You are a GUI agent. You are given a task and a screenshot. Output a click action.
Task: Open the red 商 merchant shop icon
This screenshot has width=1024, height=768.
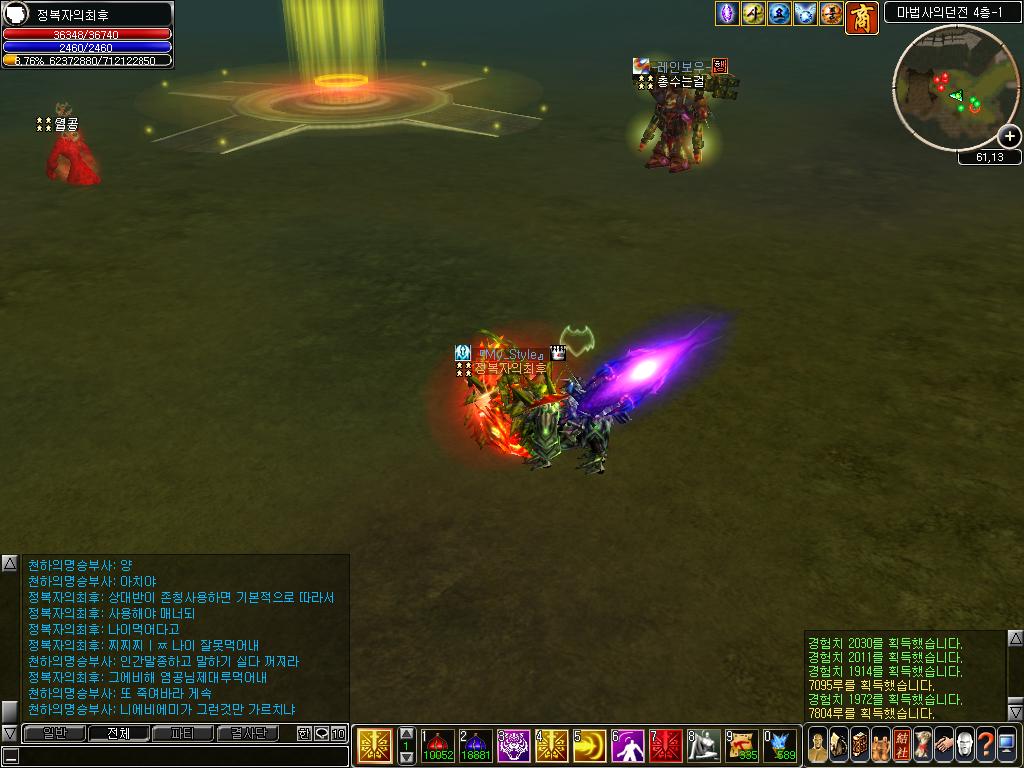861,17
